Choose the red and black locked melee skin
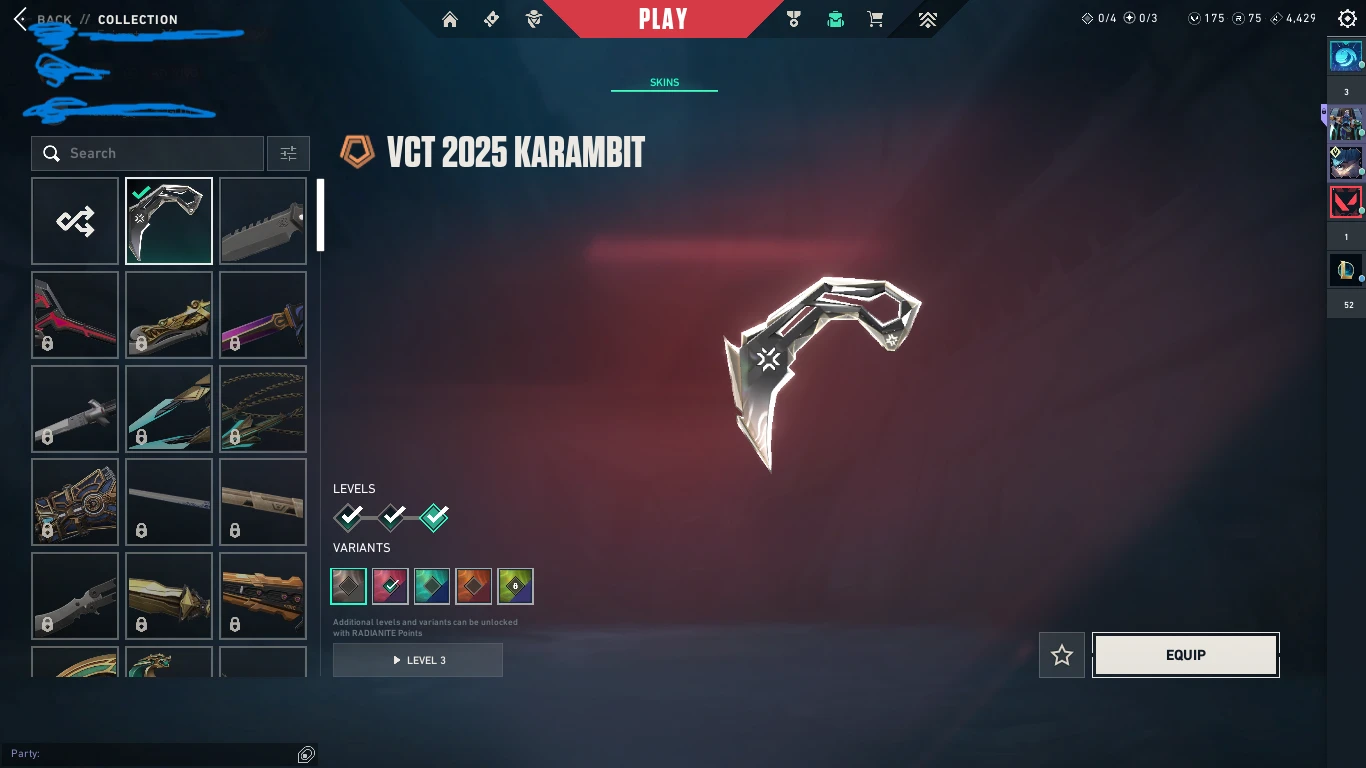The width and height of the screenshot is (1366, 768). (75, 315)
